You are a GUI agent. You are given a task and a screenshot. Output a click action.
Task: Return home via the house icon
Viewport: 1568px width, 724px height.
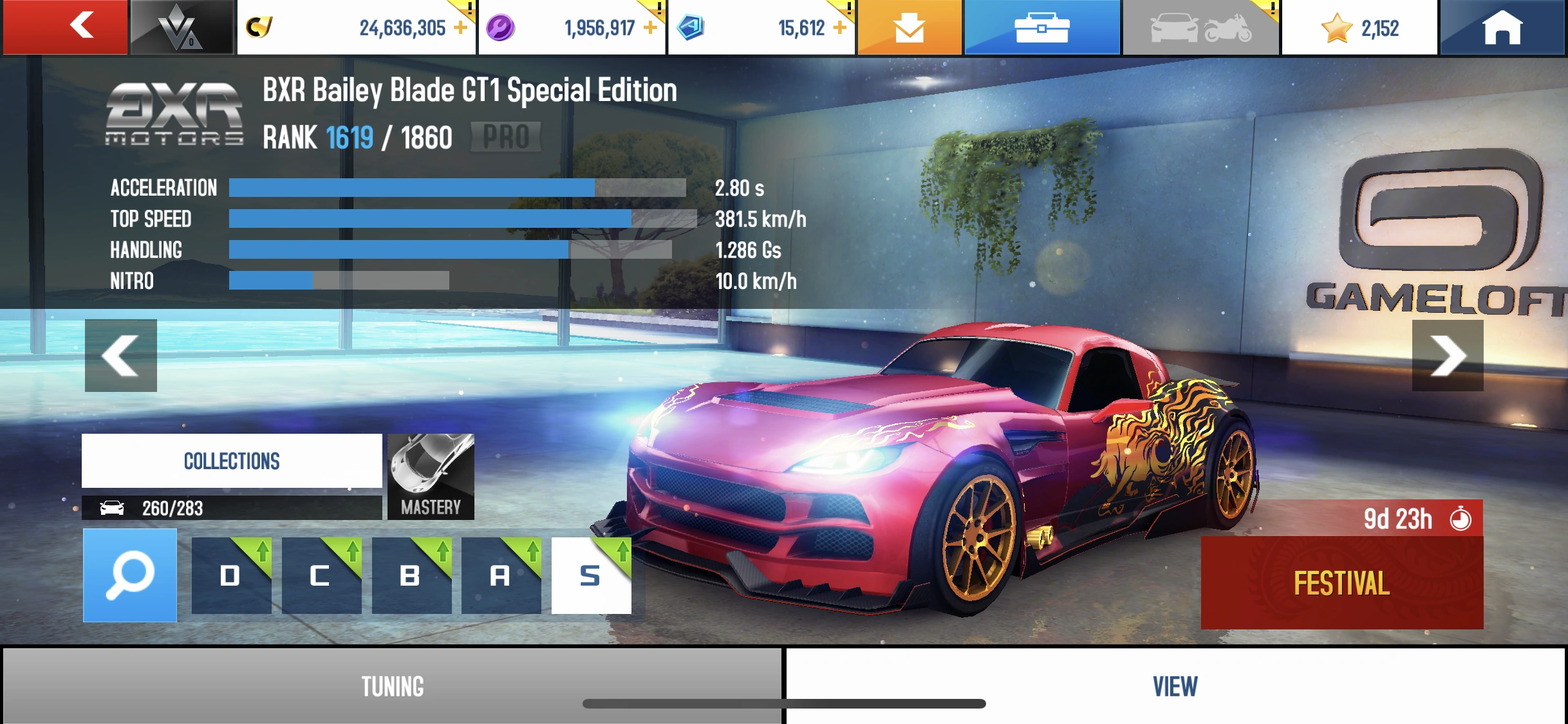tap(1503, 26)
